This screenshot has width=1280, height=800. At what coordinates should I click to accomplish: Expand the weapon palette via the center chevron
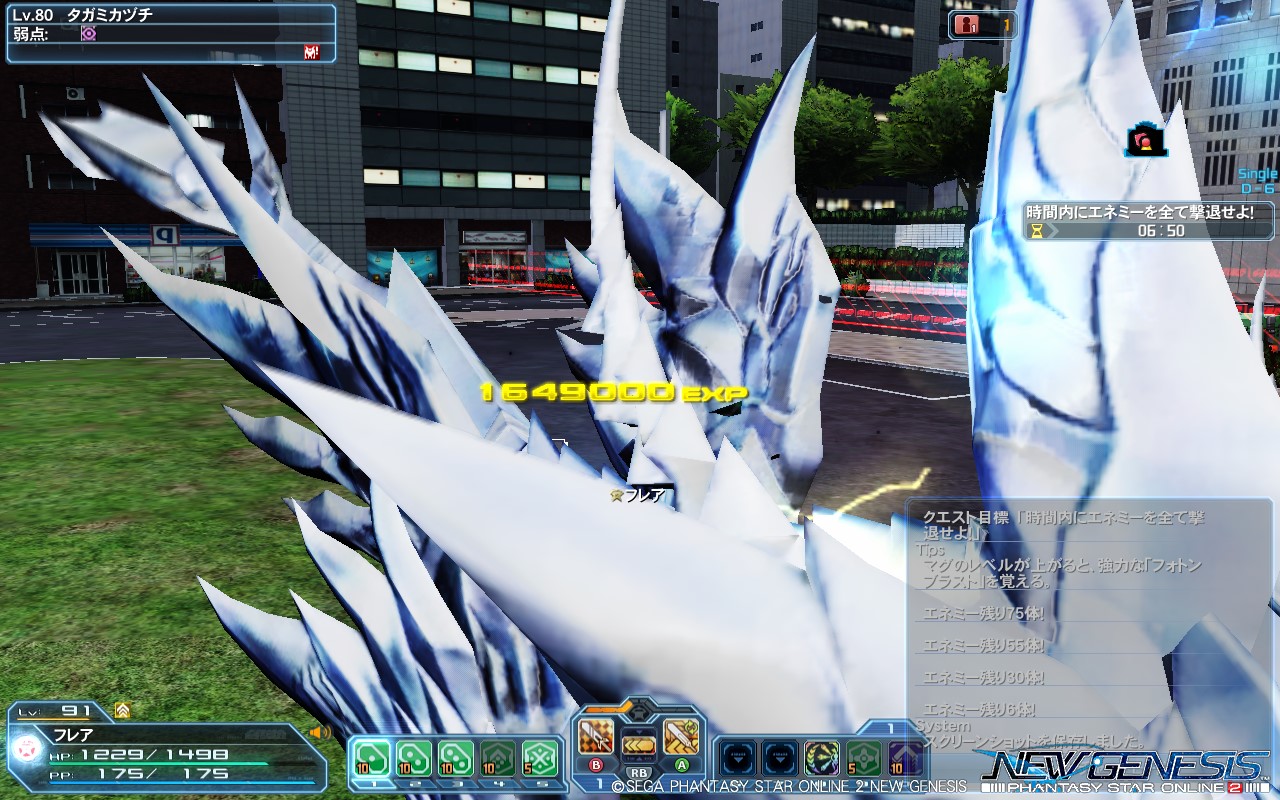point(637,711)
